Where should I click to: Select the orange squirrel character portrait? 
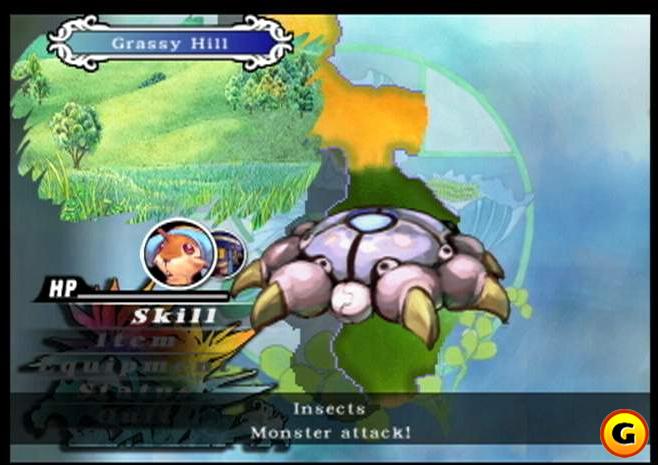pos(178,254)
